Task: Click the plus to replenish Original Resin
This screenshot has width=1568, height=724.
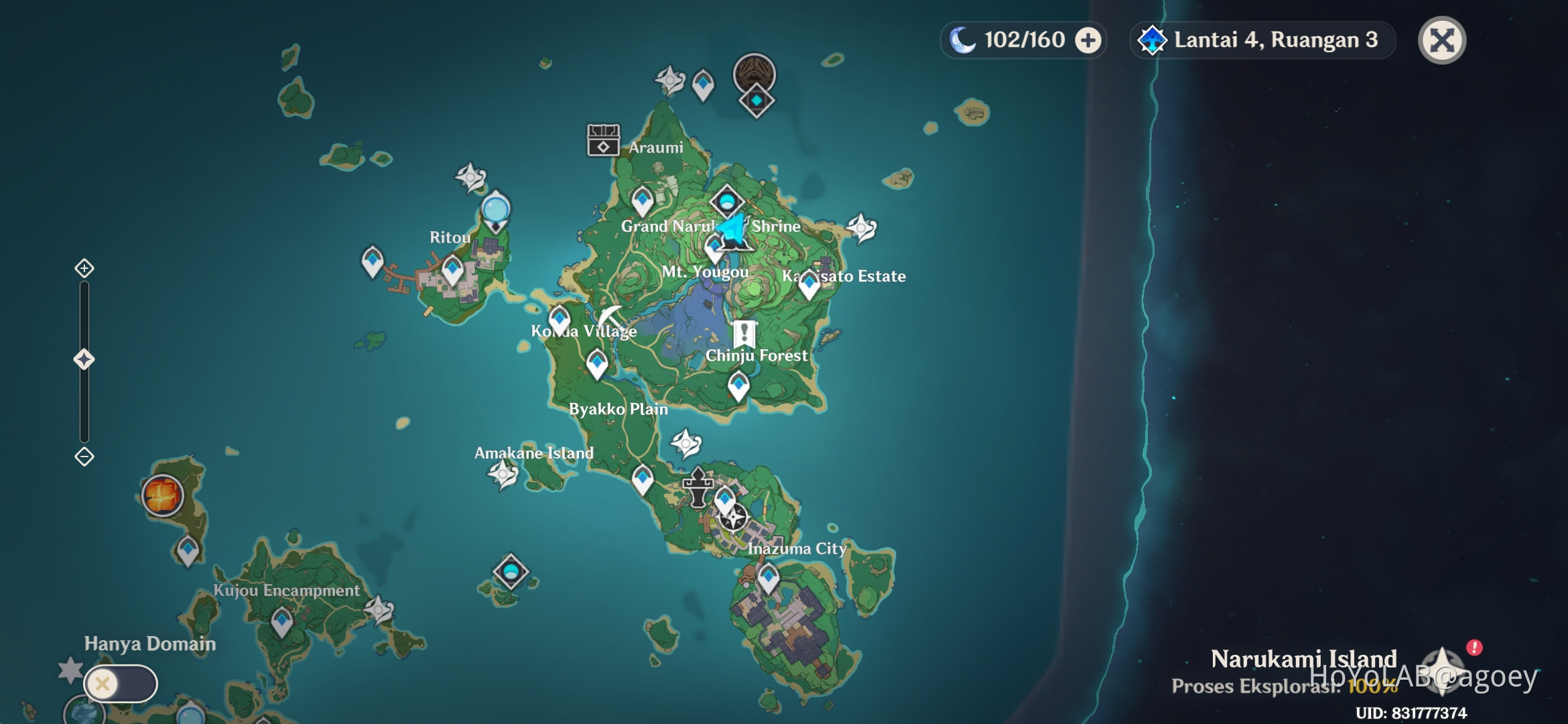Action: (x=1089, y=40)
